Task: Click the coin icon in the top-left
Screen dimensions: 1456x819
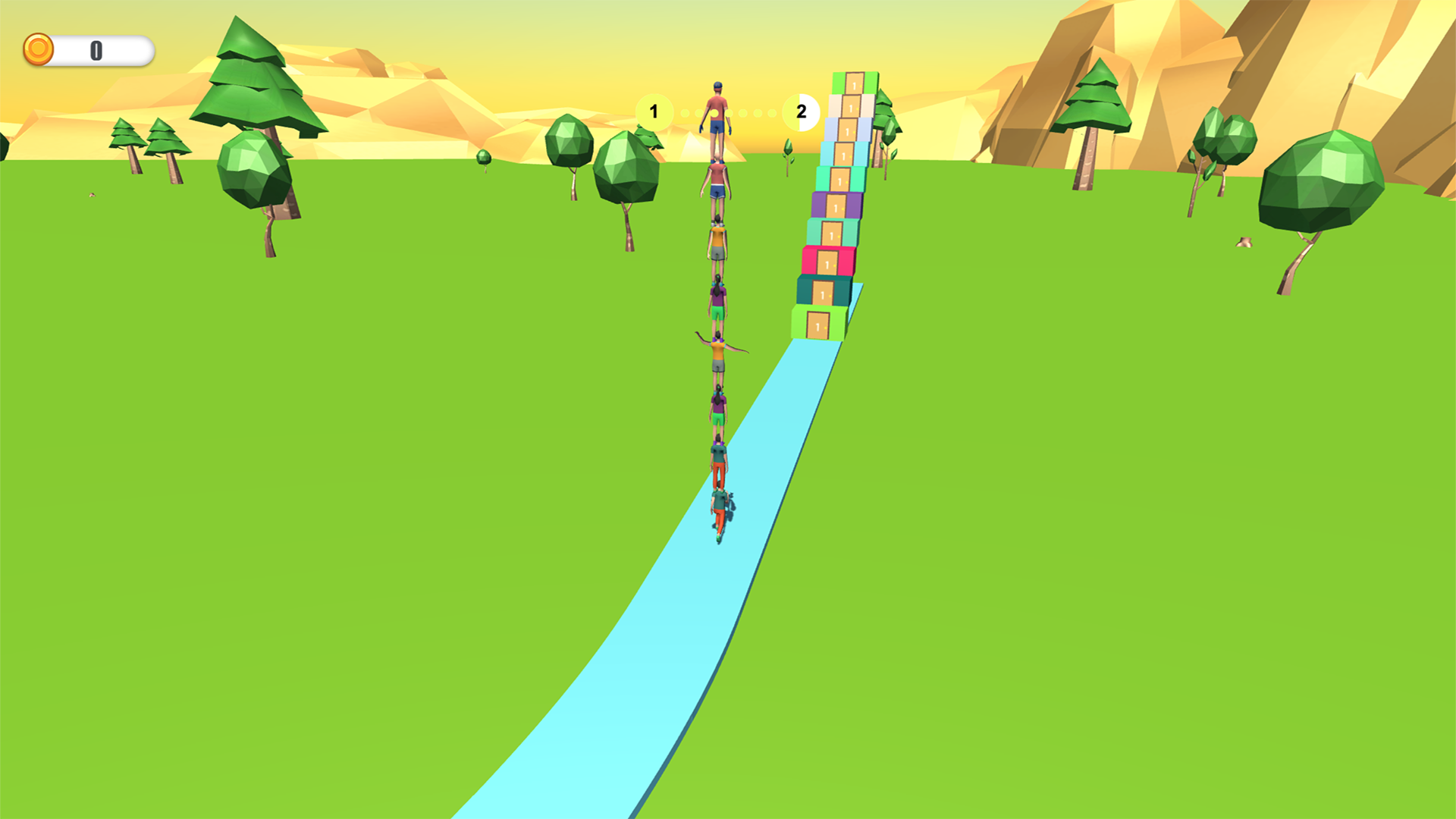Action: (x=39, y=50)
